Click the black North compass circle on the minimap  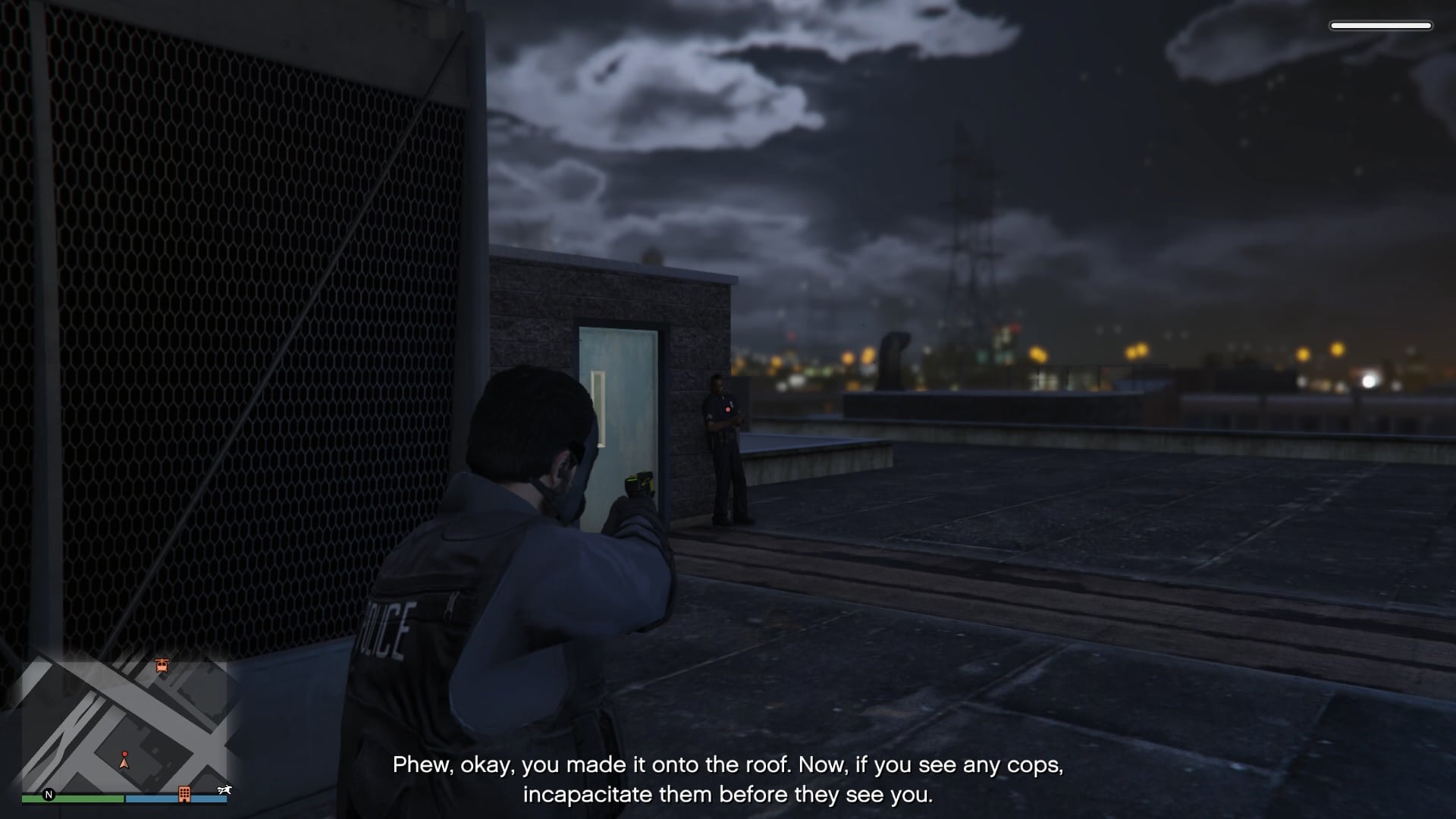tap(49, 795)
